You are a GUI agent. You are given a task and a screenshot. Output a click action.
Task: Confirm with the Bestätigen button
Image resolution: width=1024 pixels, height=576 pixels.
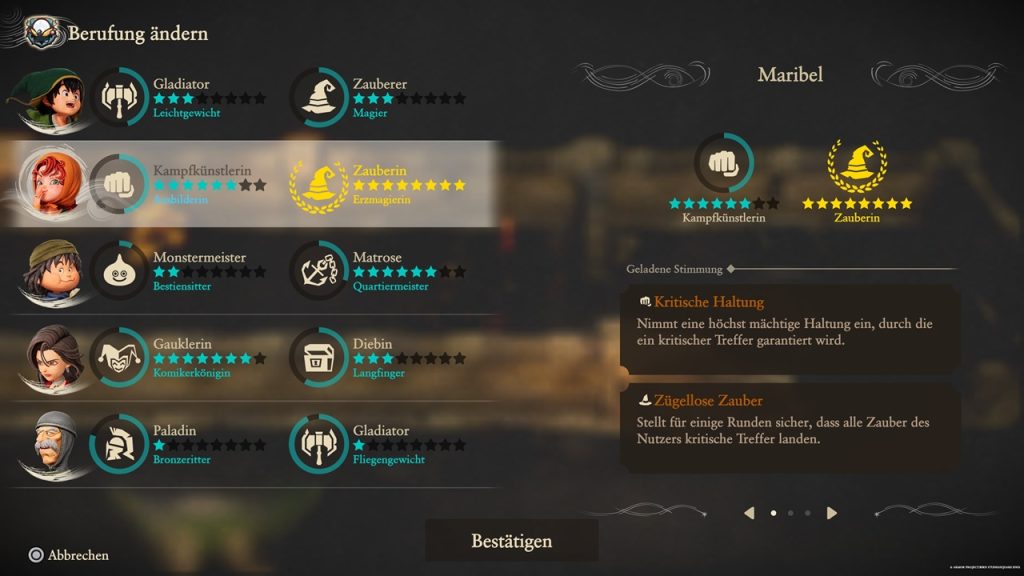(511, 541)
